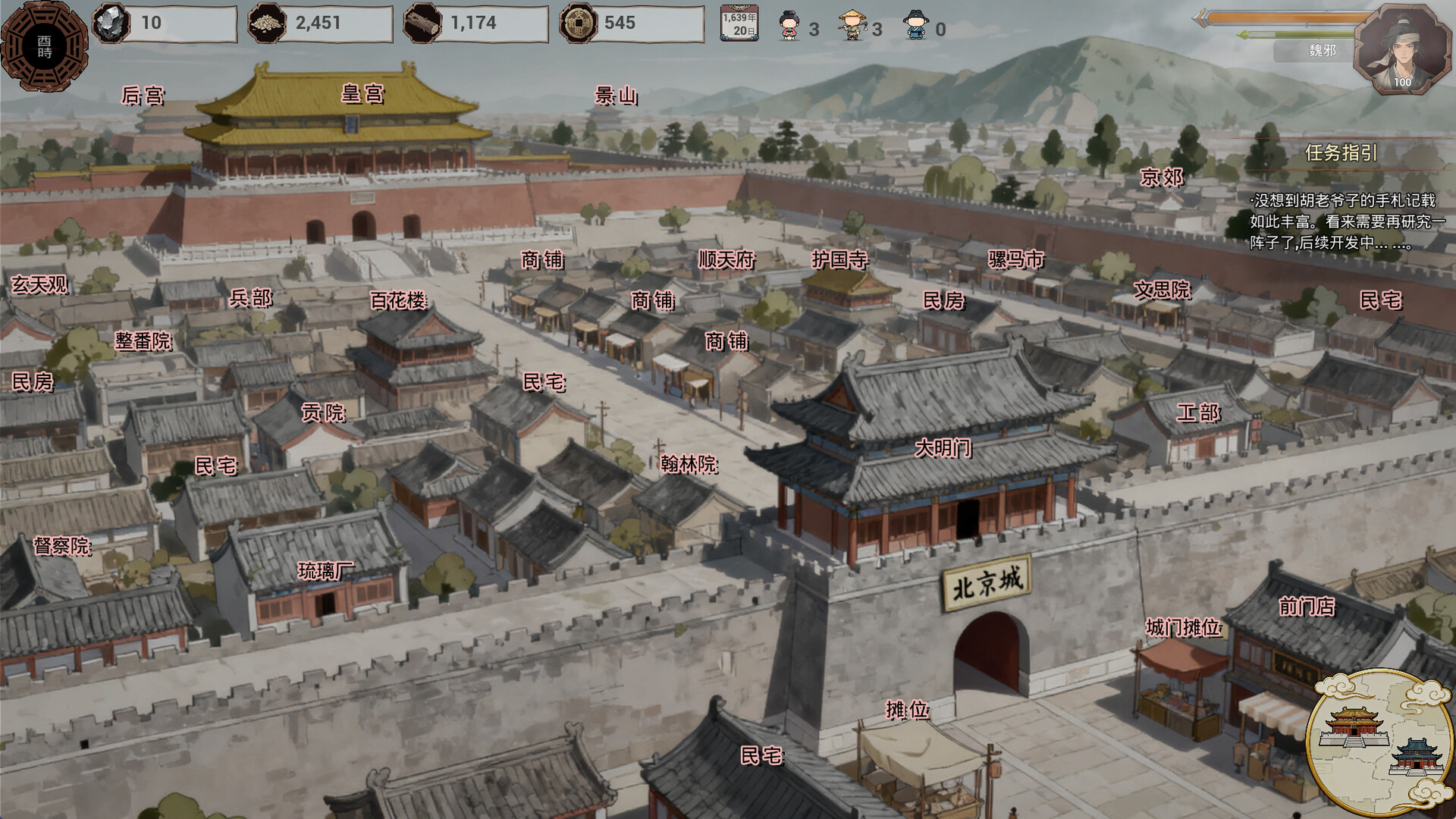This screenshot has height=819, width=1456.
Task: Visit the 前门店 shop label
Action: click(x=1306, y=606)
